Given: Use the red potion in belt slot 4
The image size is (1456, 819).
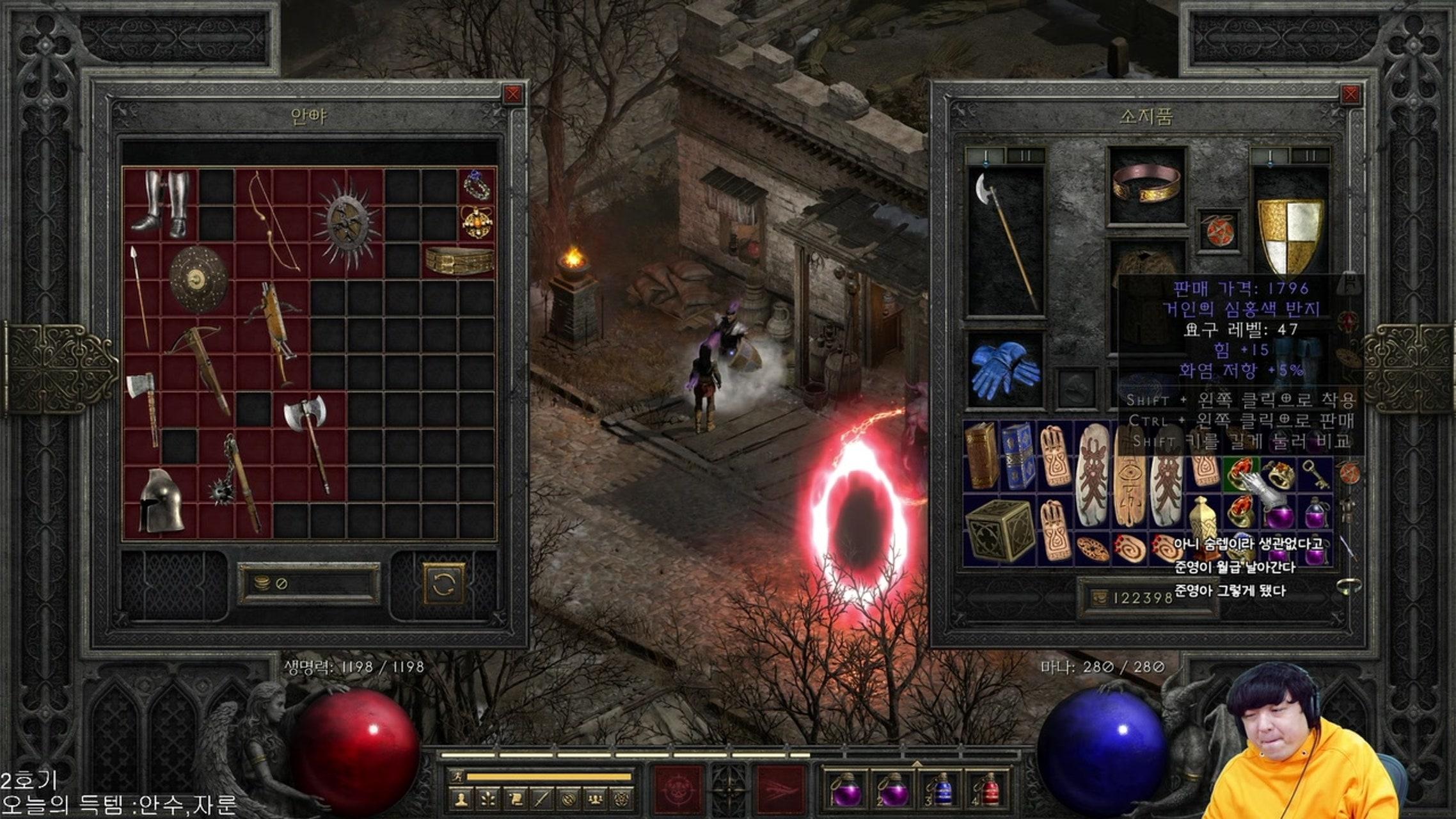Looking at the screenshot, I should coord(988,789).
